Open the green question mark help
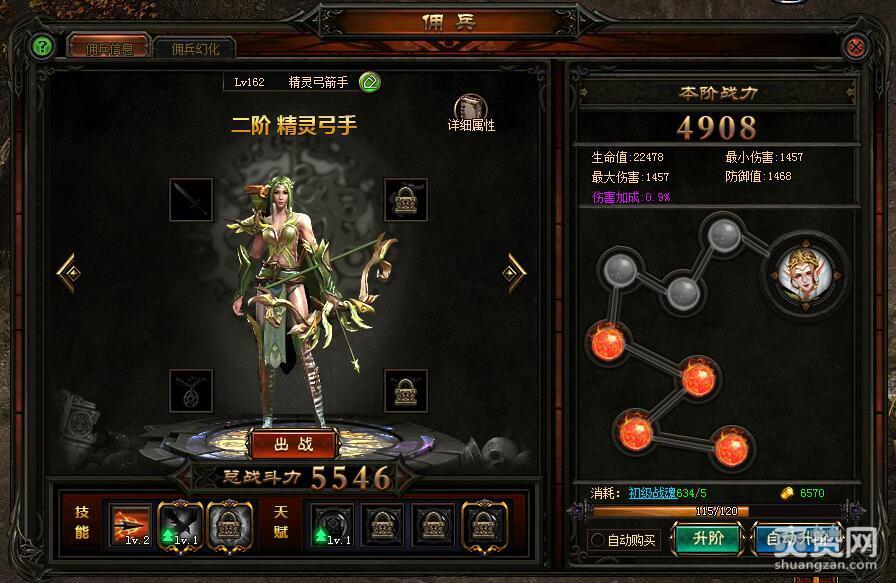Screen dimensions: 896x583 pyautogui.click(x=41, y=46)
